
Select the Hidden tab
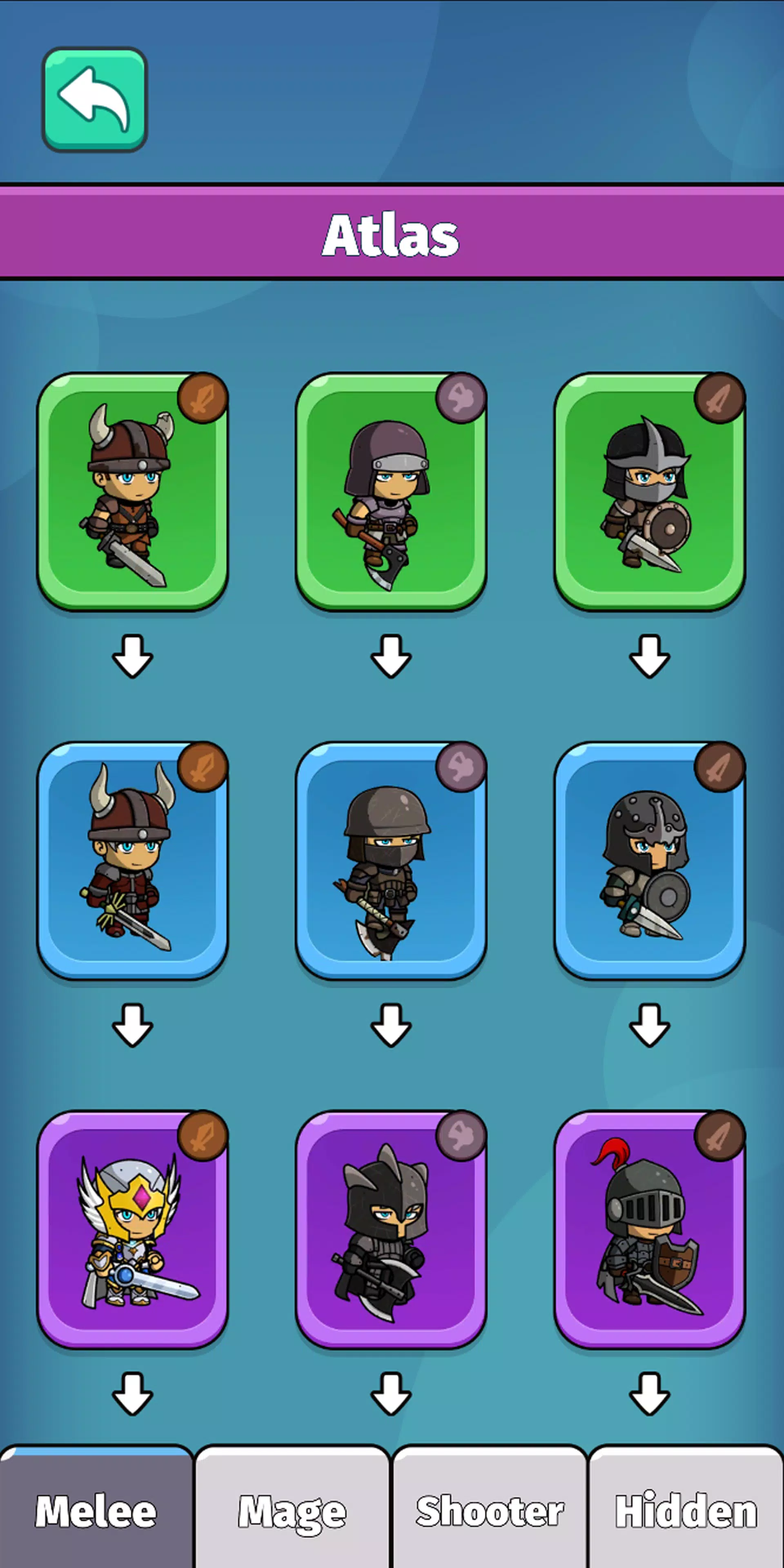click(x=685, y=1510)
